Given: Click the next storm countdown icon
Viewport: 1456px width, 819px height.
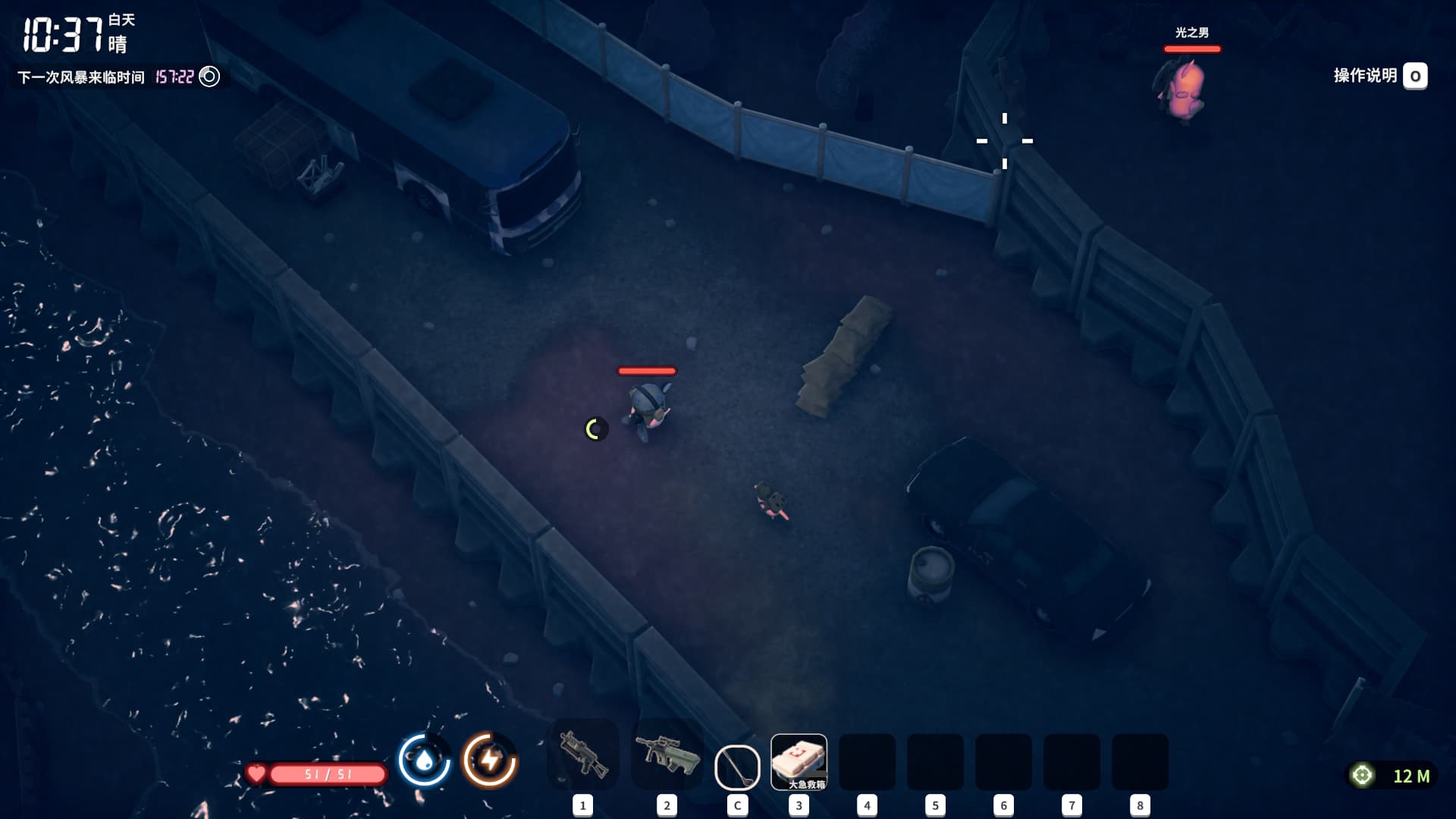Looking at the screenshot, I should 209,77.
